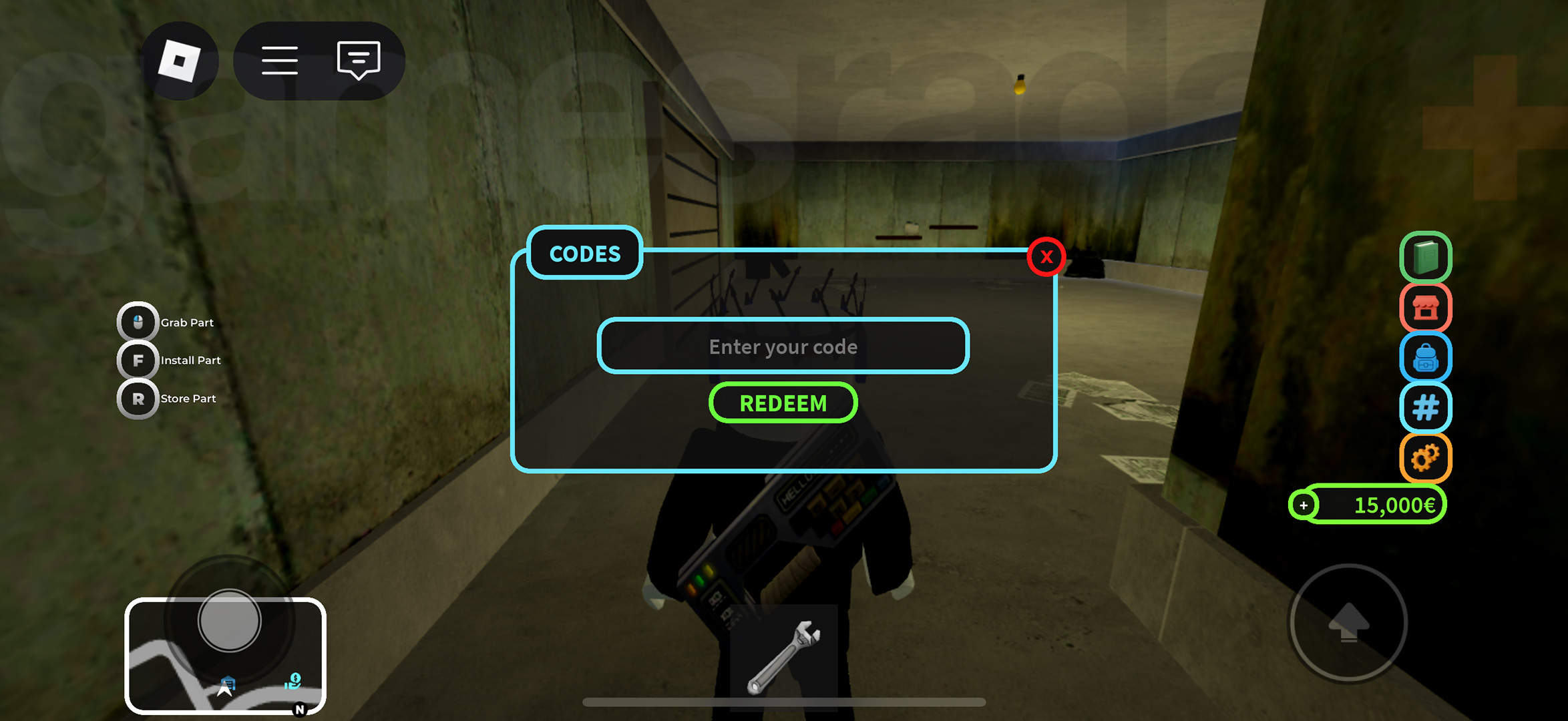Screen dimensions: 1568x721
Task: Close the CODES dialog
Action: [1046, 256]
